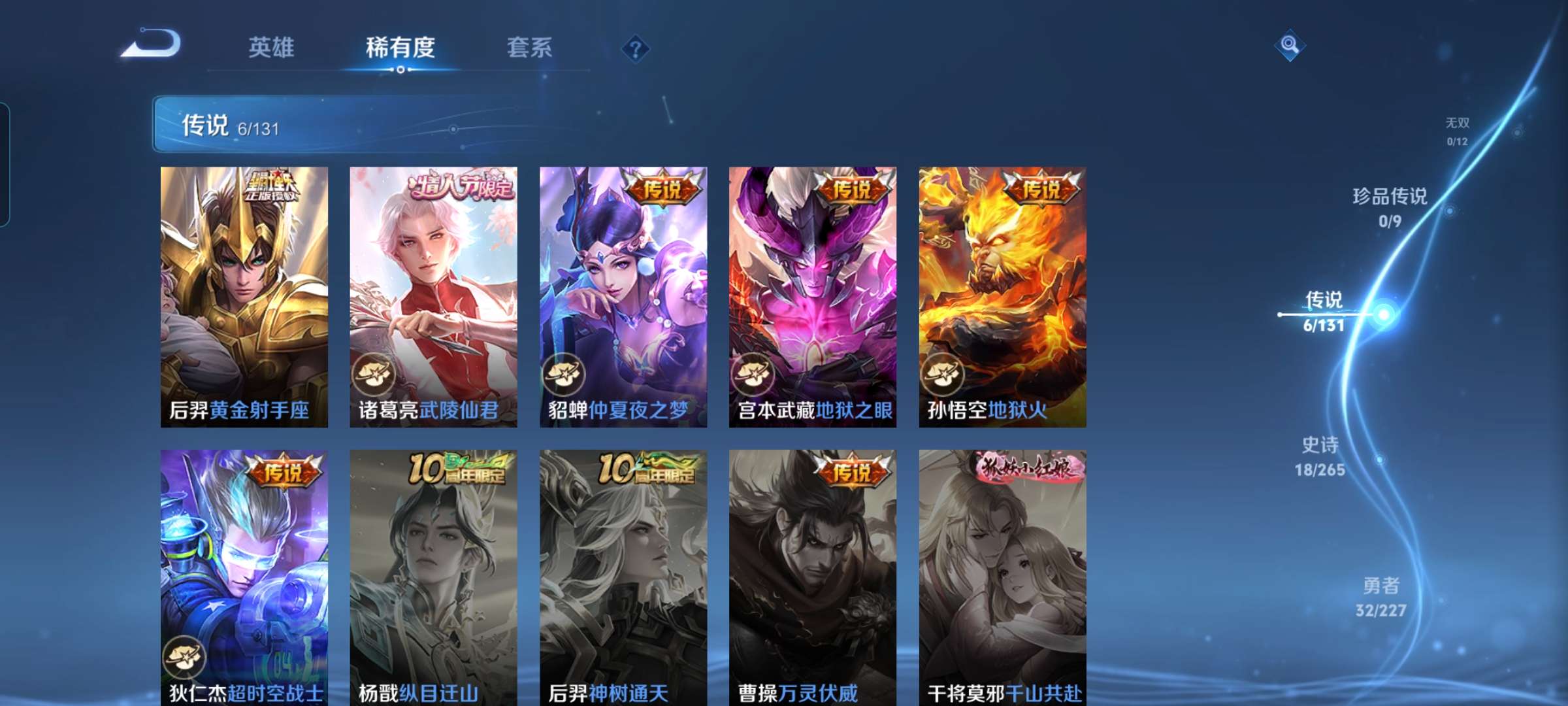Switch to the 套系 tab
This screenshot has height=706, width=1568.
click(530, 48)
